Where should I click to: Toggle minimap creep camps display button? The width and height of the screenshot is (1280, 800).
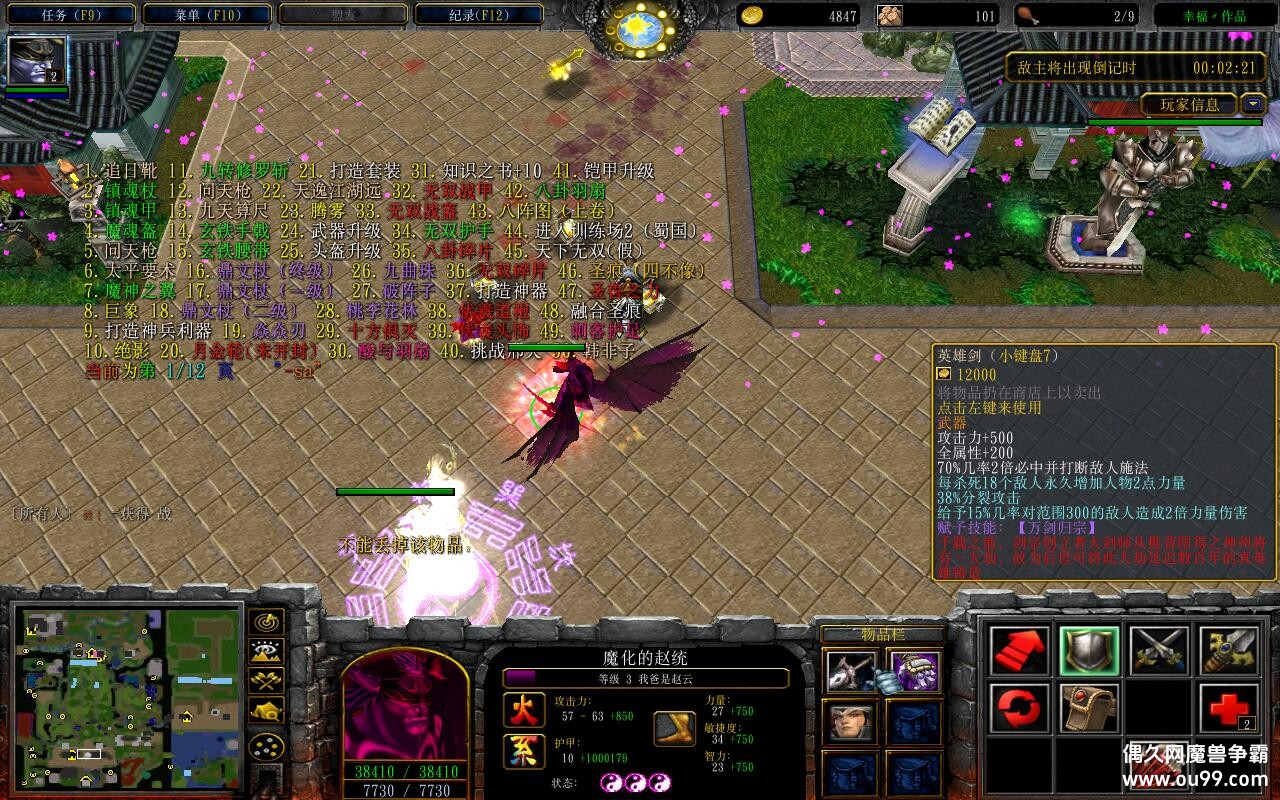coord(266,712)
